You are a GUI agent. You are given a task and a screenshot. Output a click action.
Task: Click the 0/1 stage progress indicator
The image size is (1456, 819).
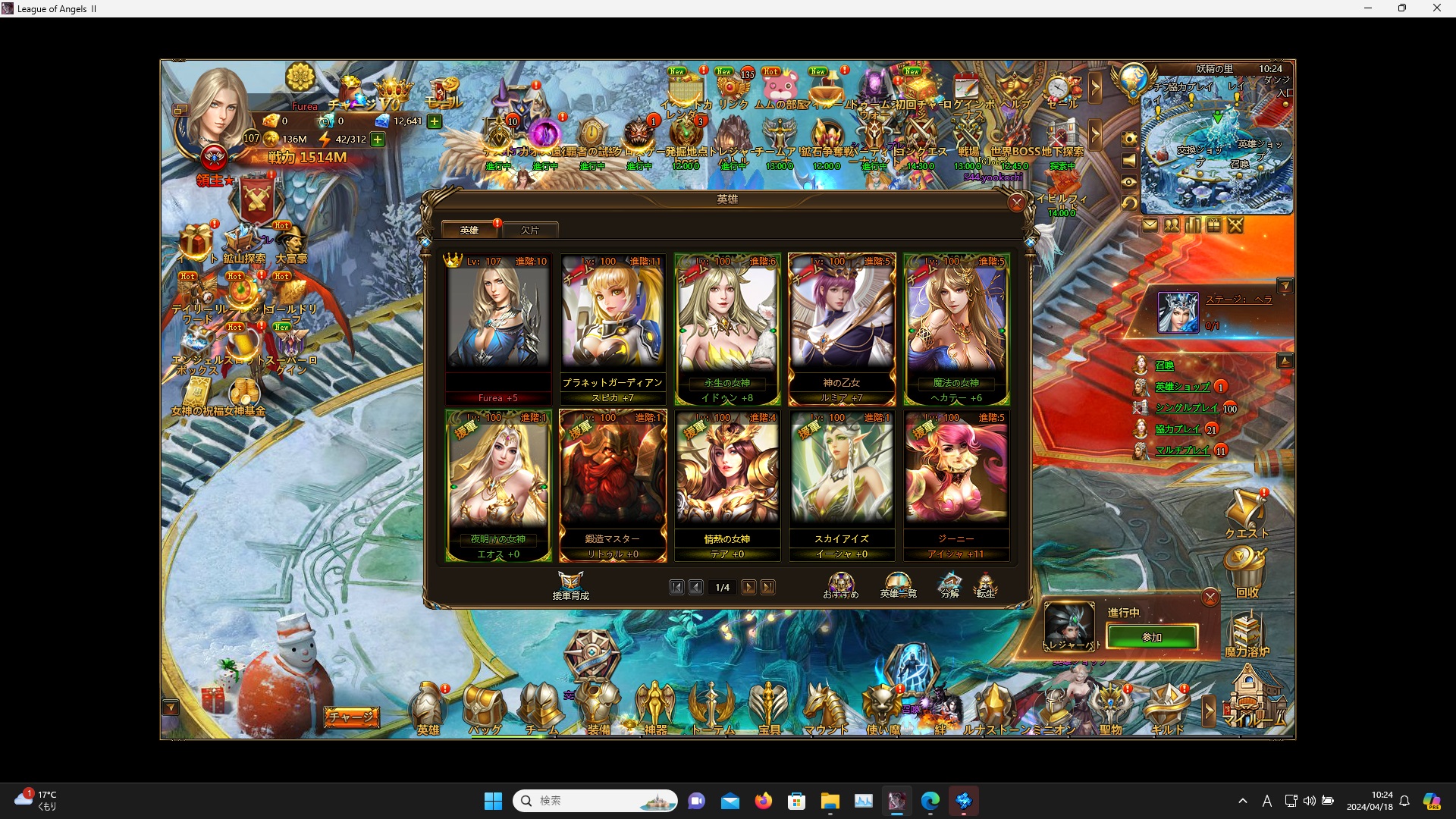coord(1212,325)
